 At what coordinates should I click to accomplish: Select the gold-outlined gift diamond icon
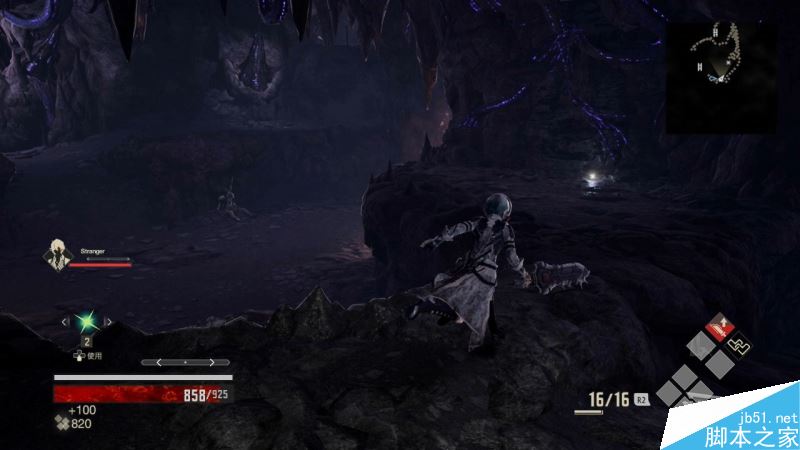[x=739, y=346]
